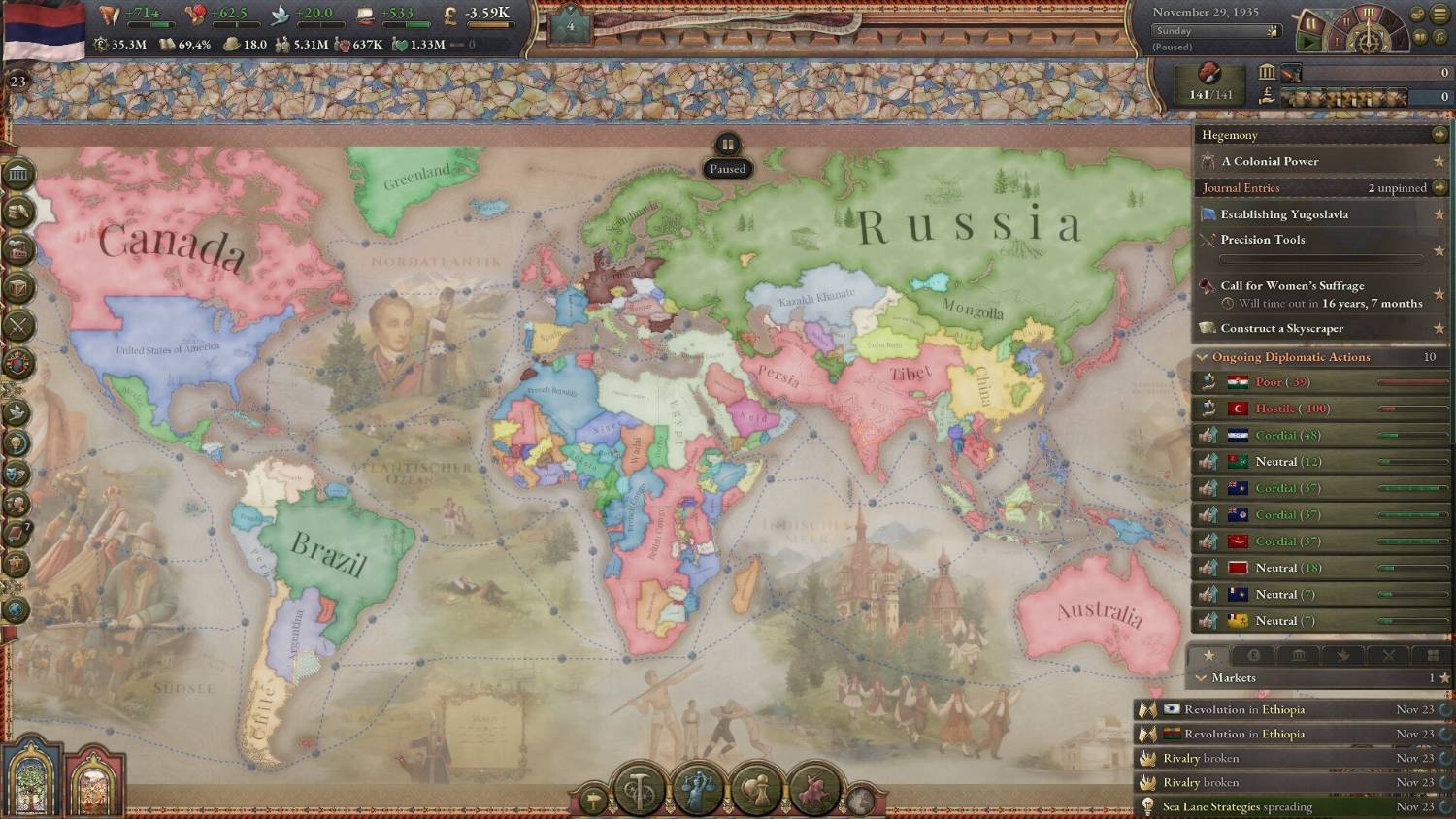Switch to the starred tab above Markets

[1208, 656]
